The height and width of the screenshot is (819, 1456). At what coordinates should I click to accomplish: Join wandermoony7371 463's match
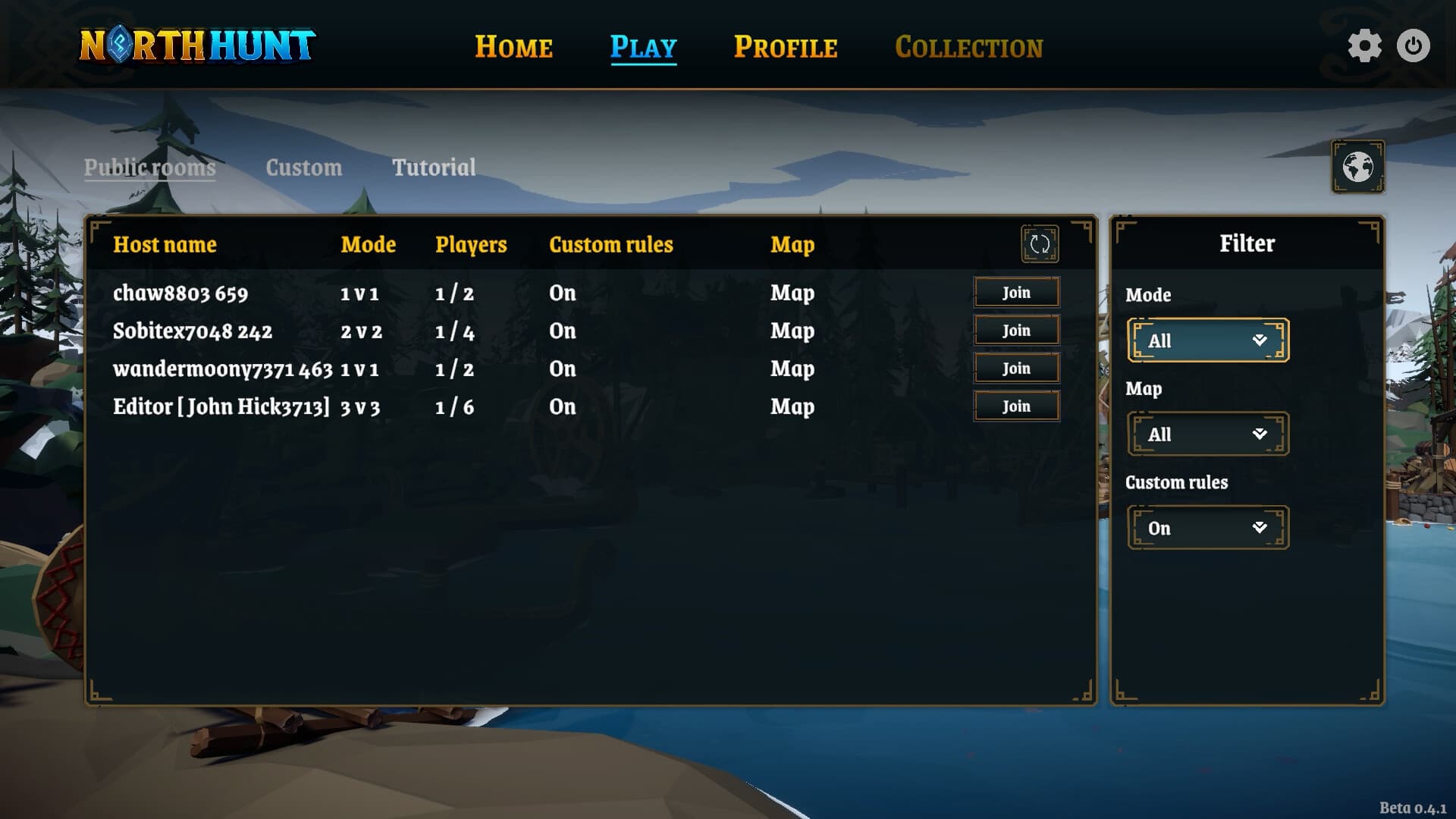1015,368
